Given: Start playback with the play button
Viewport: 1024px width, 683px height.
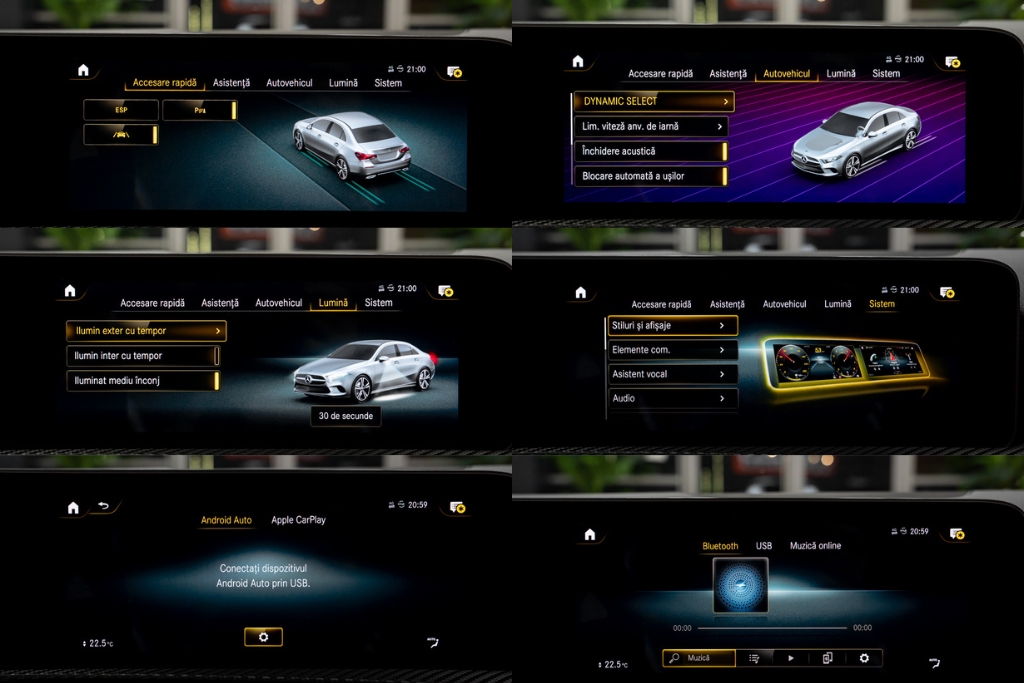Looking at the screenshot, I should 791,658.
